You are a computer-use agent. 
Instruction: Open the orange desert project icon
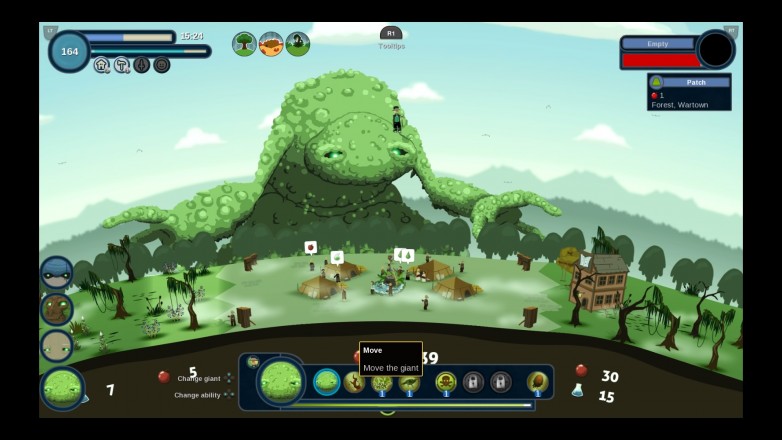pos(271,44)
